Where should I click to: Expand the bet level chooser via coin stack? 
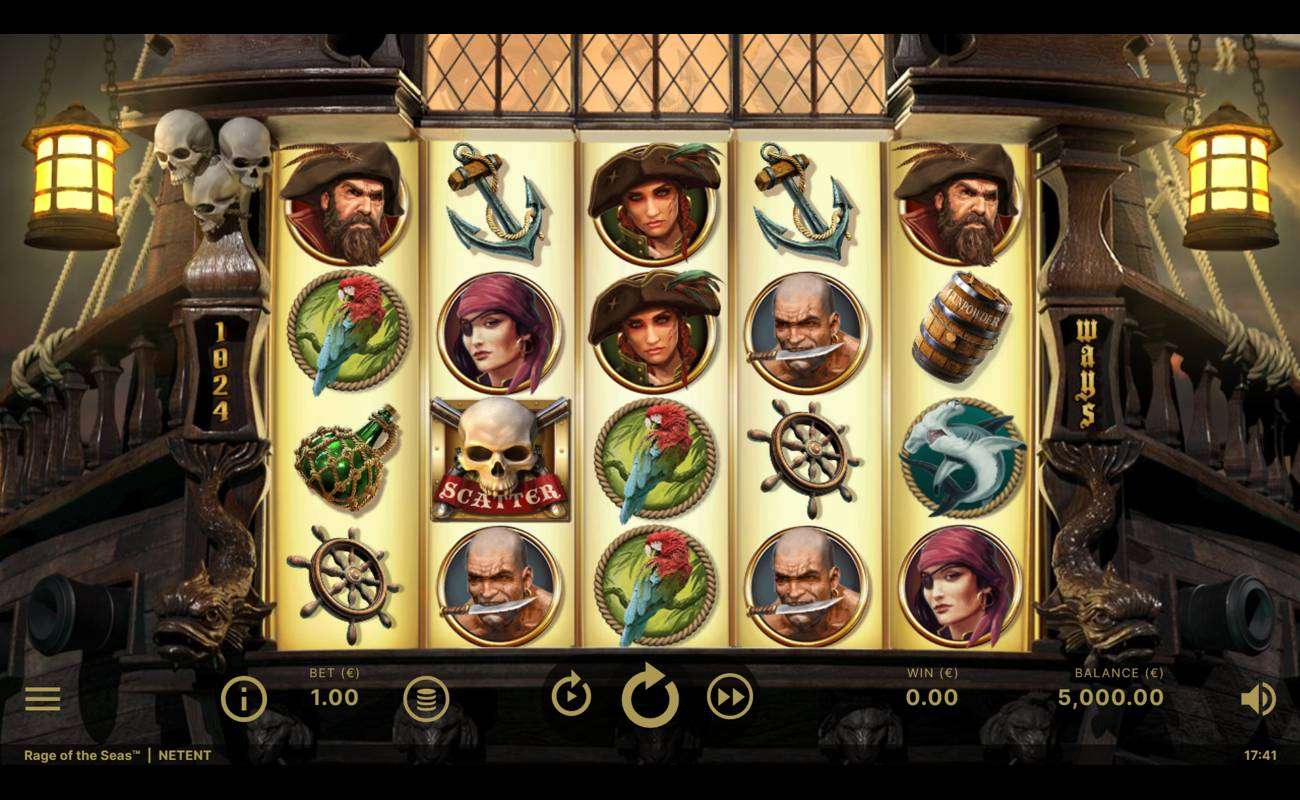428,697
